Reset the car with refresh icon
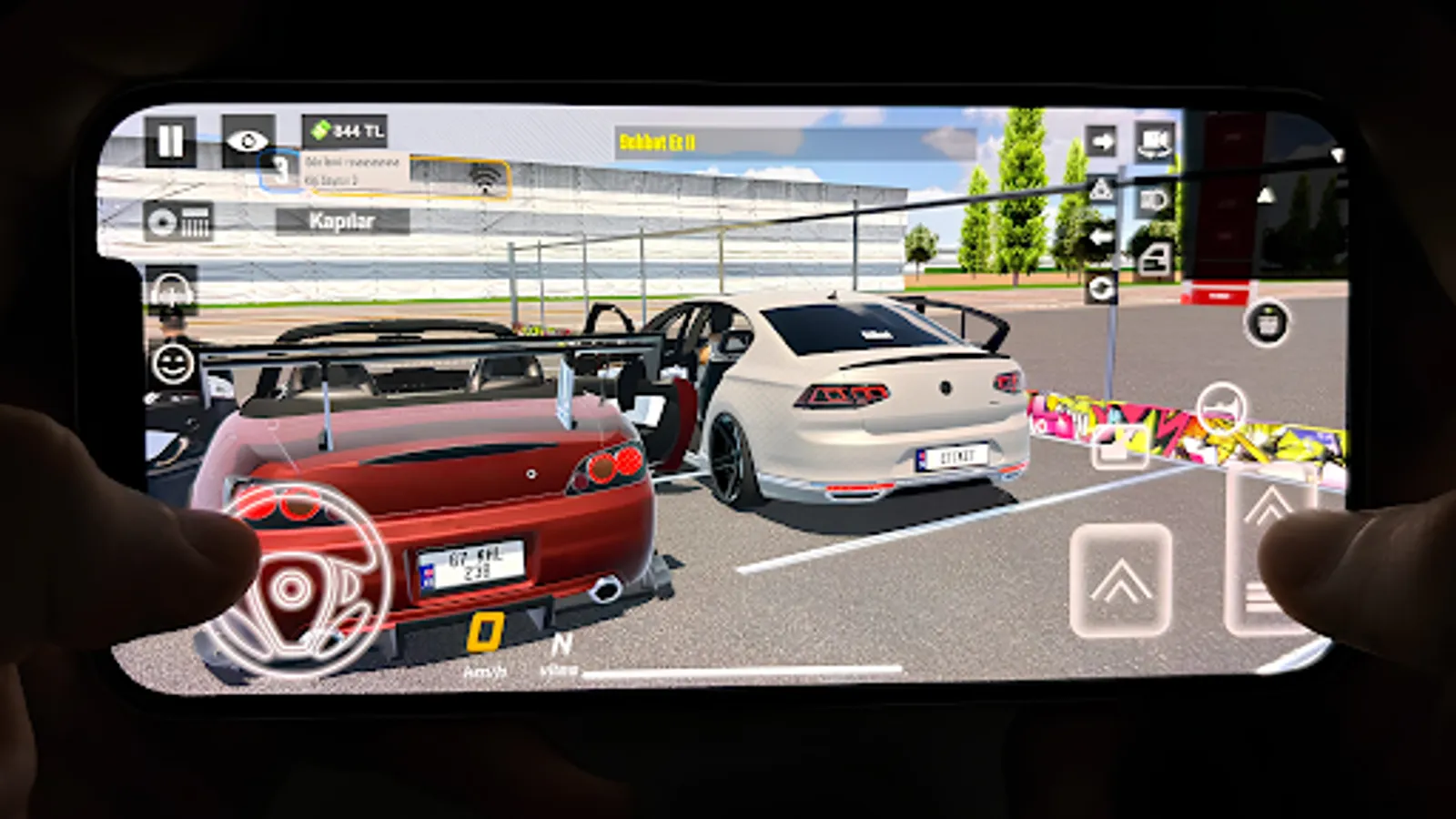Image resolution: width=1456 pixels, height=819 pixels. click(x=1102, y=288)
